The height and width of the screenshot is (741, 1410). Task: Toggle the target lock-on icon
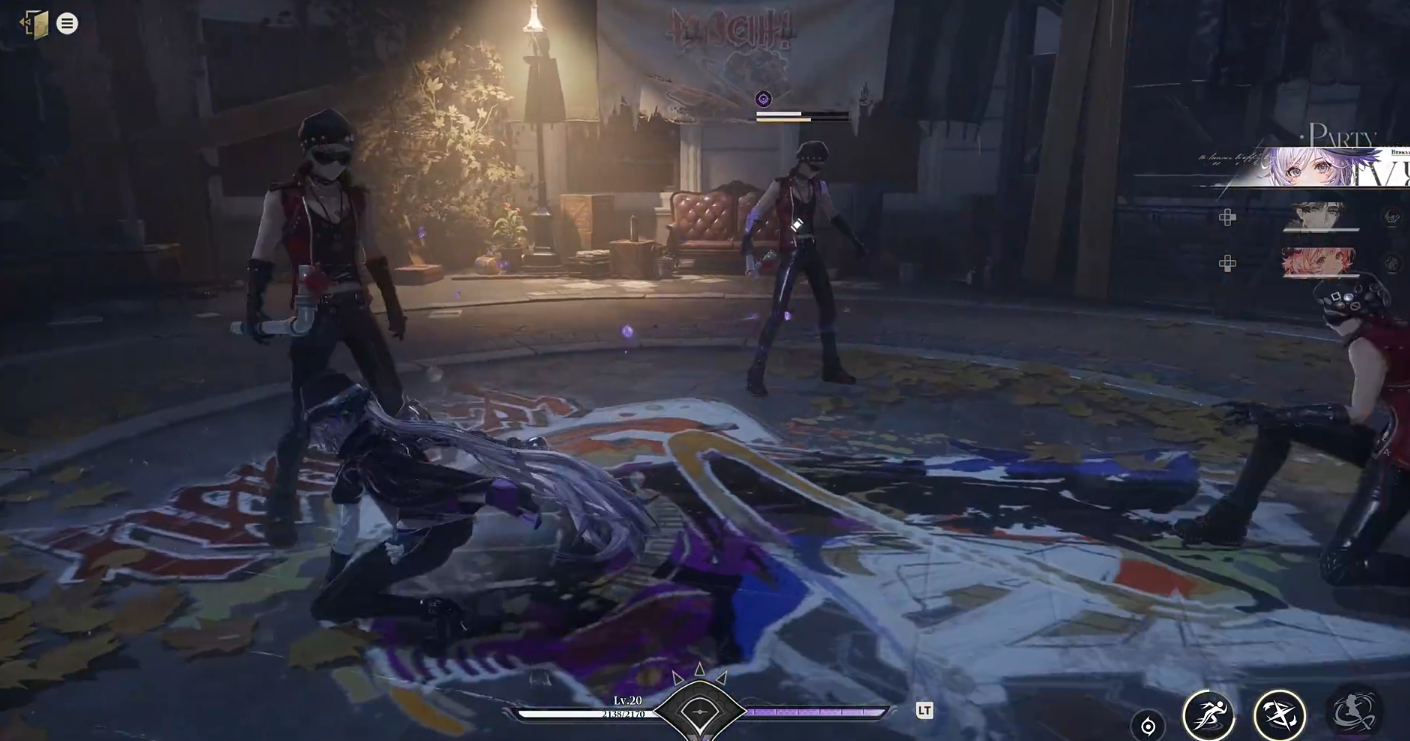1148,727
